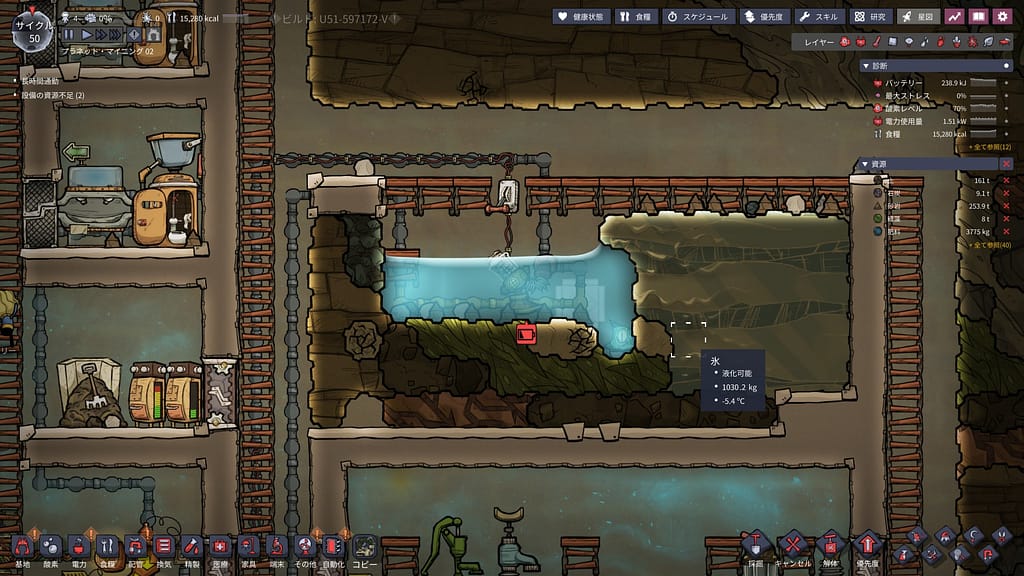Open the database book icon
Image resolution: width=1024 pixels, height=576 pixels.
(x=978, y=16)
